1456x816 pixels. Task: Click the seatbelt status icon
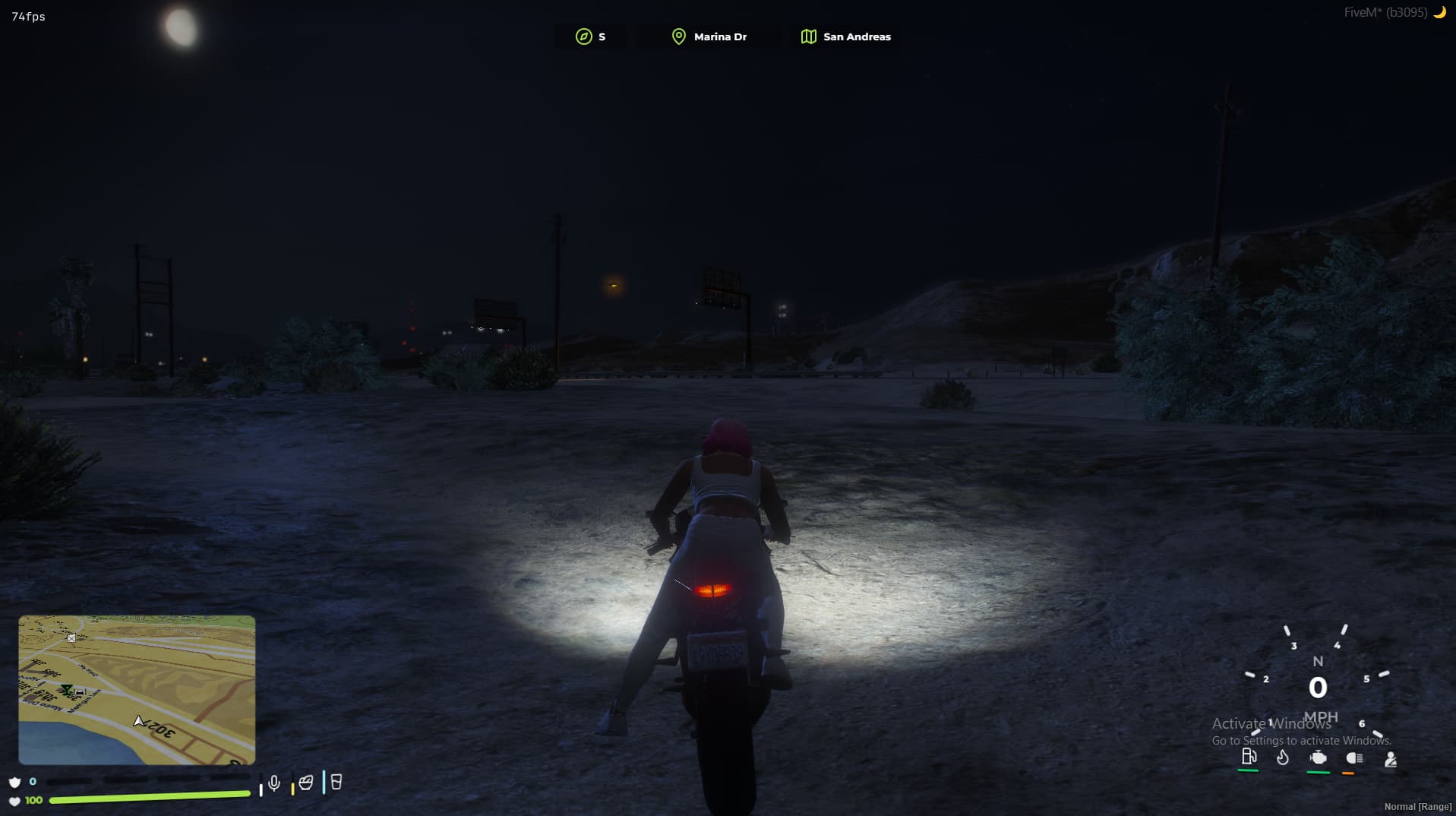tap(1391, 757)
